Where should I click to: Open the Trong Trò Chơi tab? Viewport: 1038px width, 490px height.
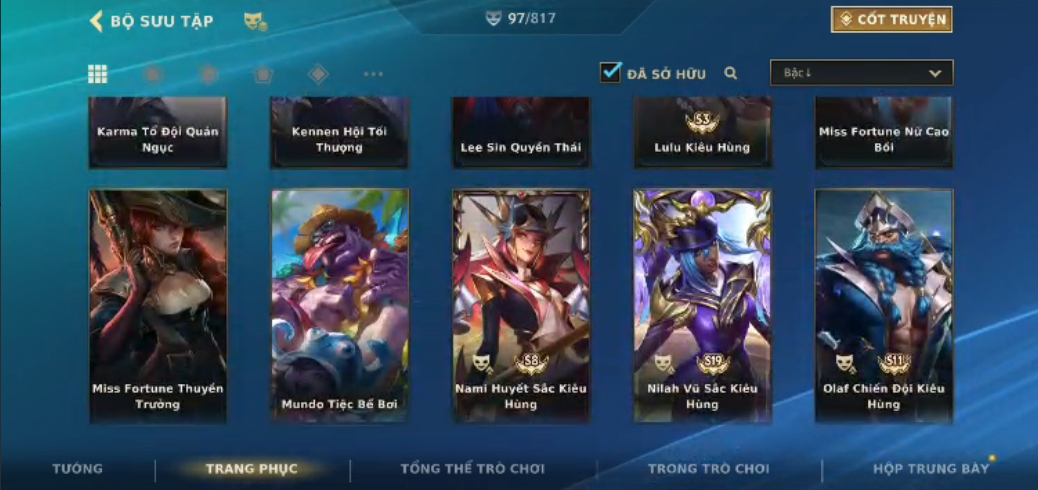coord(709,468)
